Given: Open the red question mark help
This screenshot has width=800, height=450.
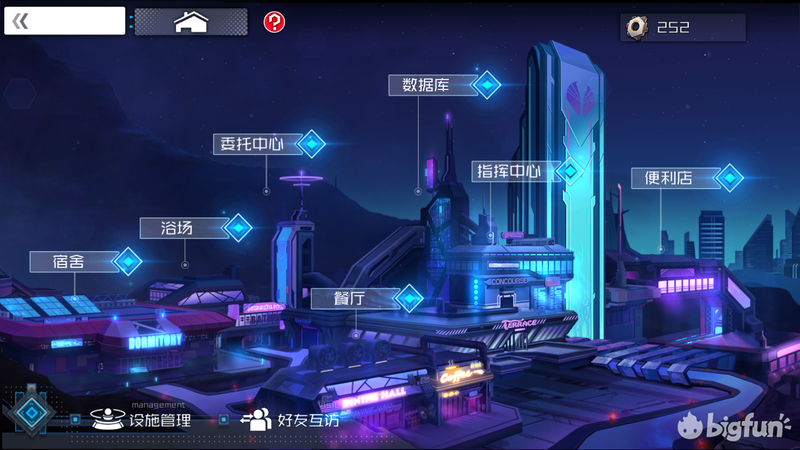Looking at the screenshot, I should click(273, 21).
